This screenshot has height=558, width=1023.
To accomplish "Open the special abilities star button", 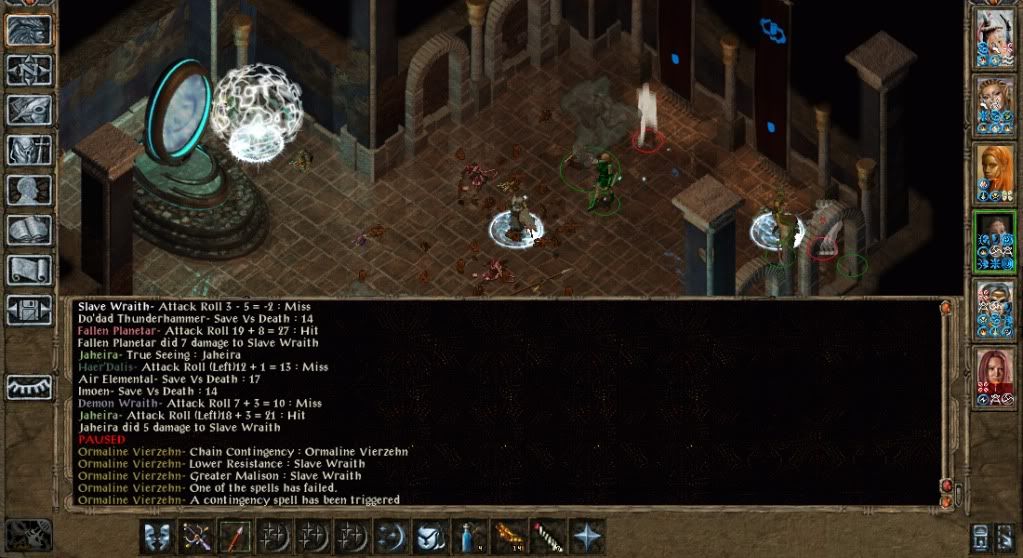I will point(587,537).
